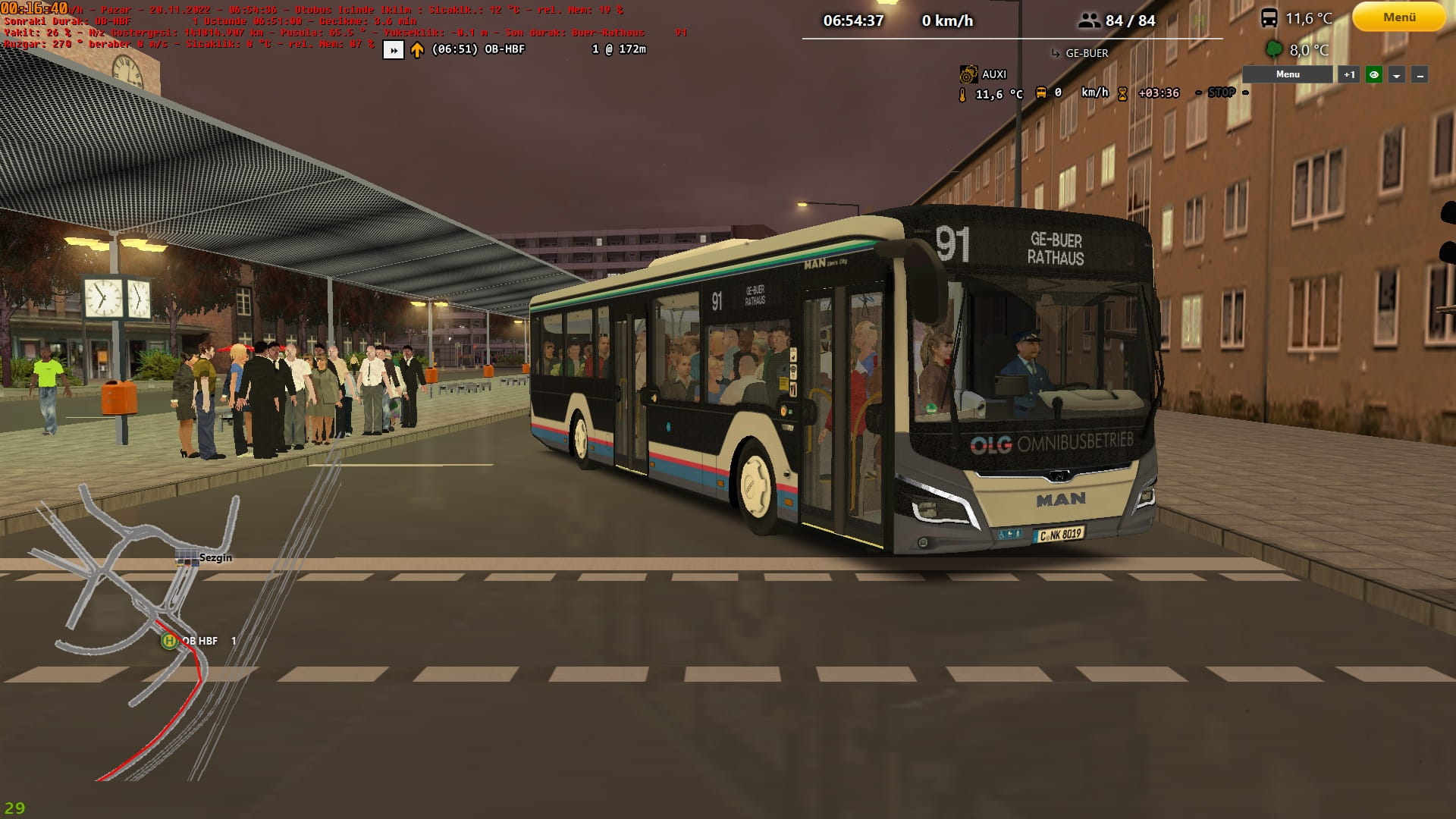
Task: Click the +1 button
Action: click(x=1348, y=74)
